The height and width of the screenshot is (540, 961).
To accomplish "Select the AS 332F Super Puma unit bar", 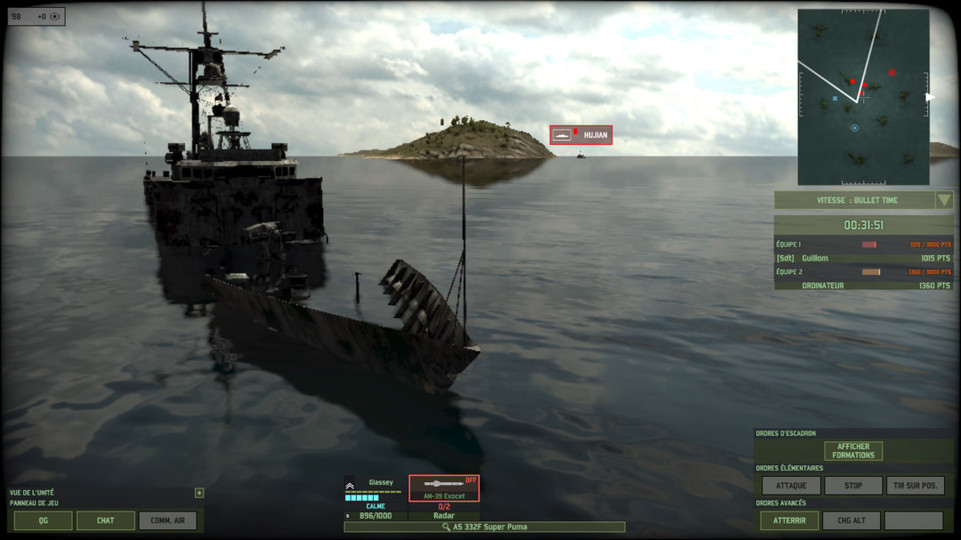I will (x=484, y=527).
